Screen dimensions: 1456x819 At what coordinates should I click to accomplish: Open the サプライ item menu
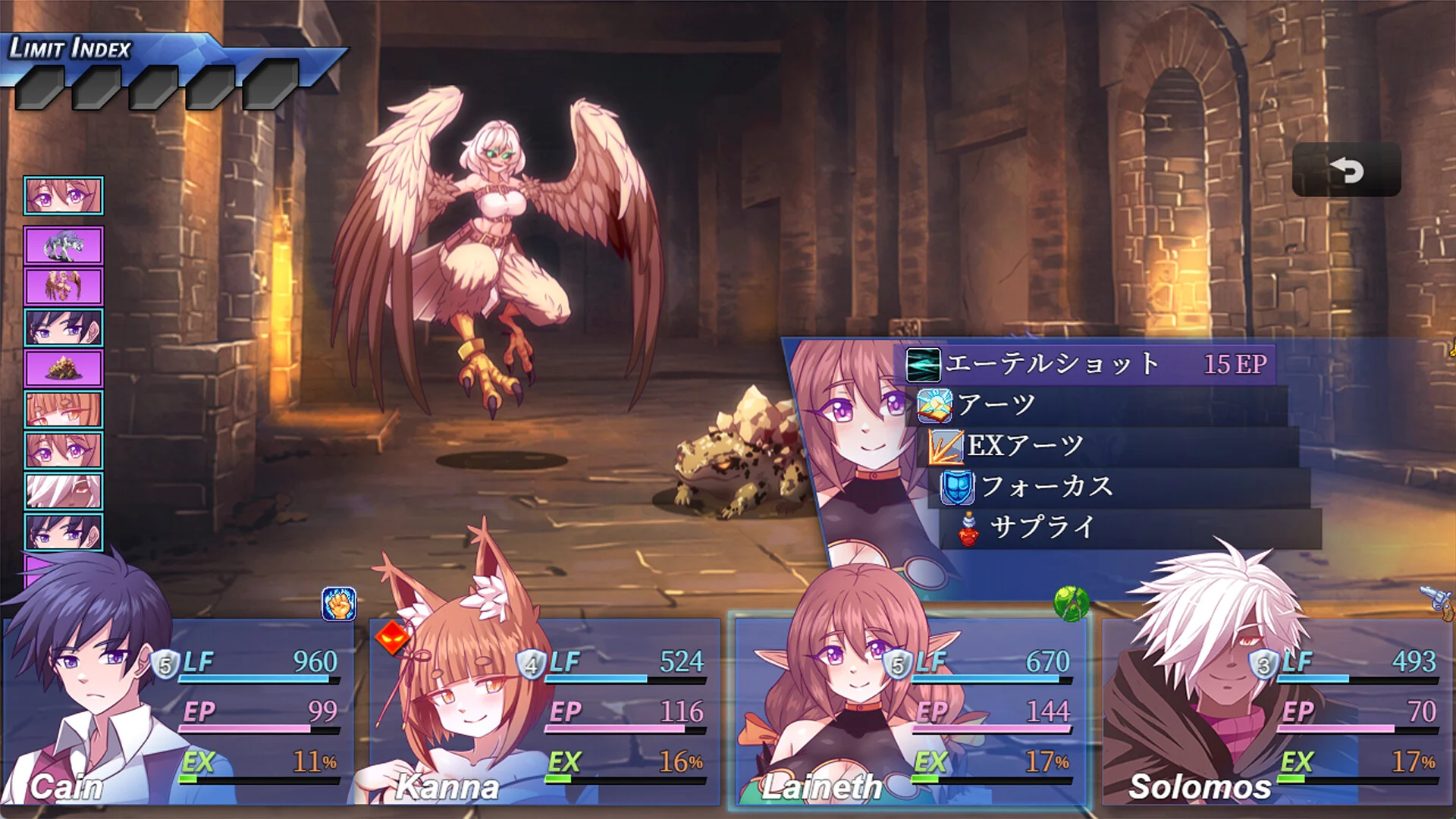point(1130,528)
